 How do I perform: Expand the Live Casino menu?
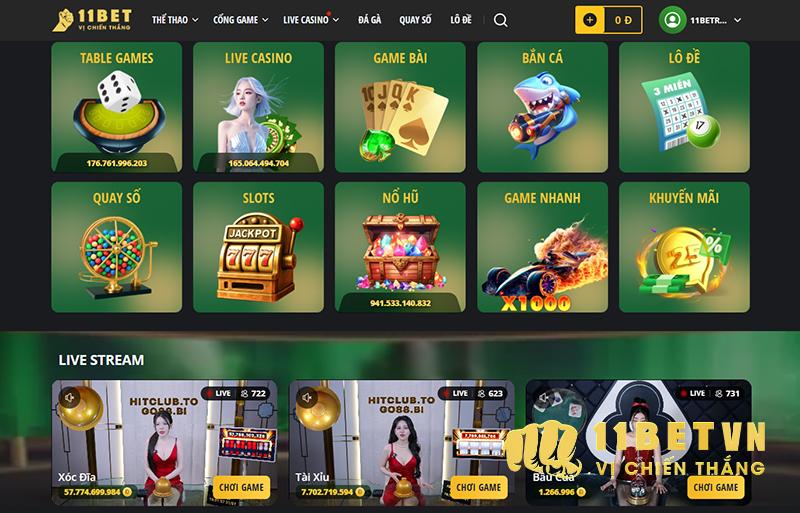tap(310, 20)
